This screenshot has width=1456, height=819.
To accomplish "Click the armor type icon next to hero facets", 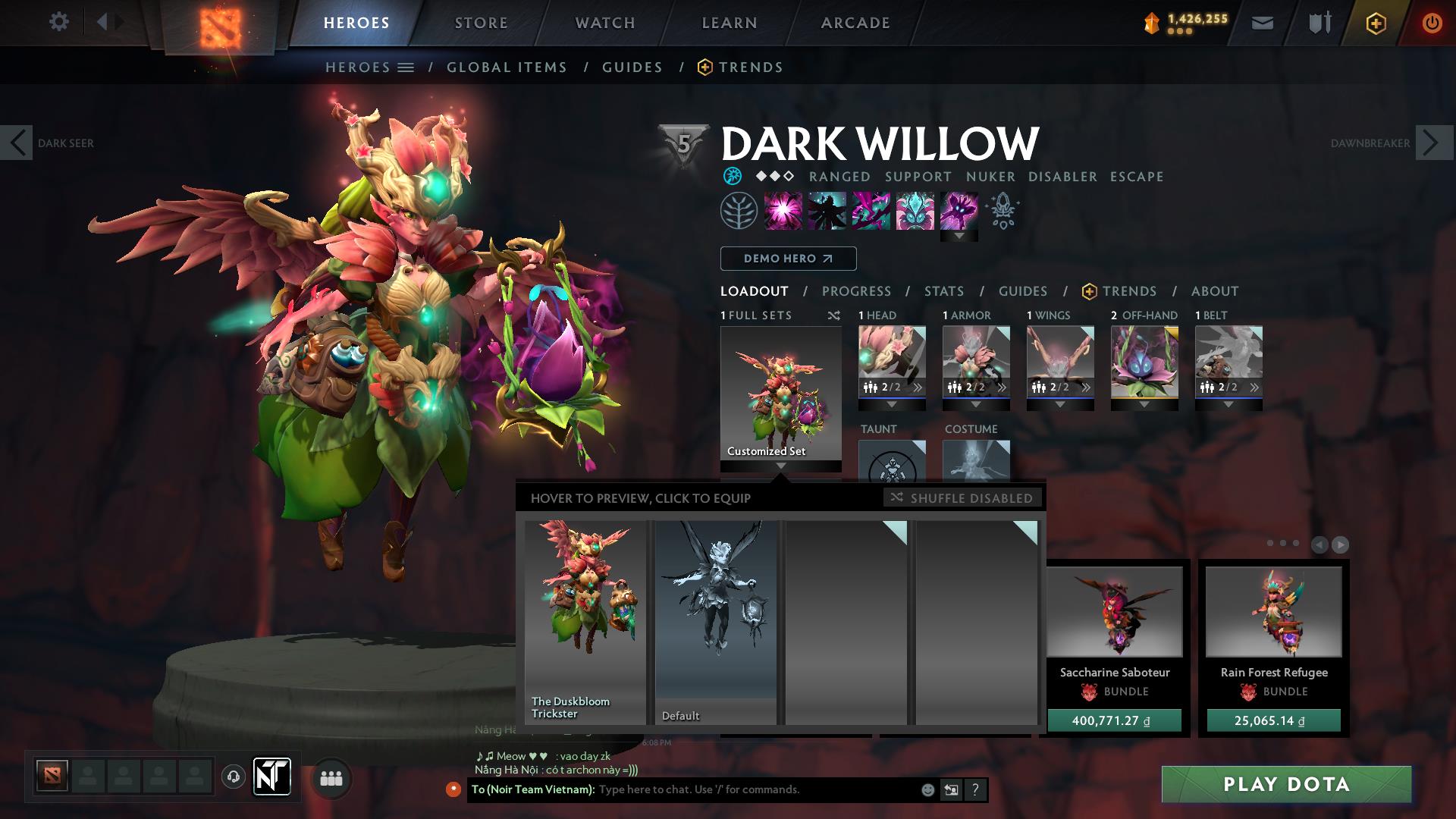I will [731, 176].
